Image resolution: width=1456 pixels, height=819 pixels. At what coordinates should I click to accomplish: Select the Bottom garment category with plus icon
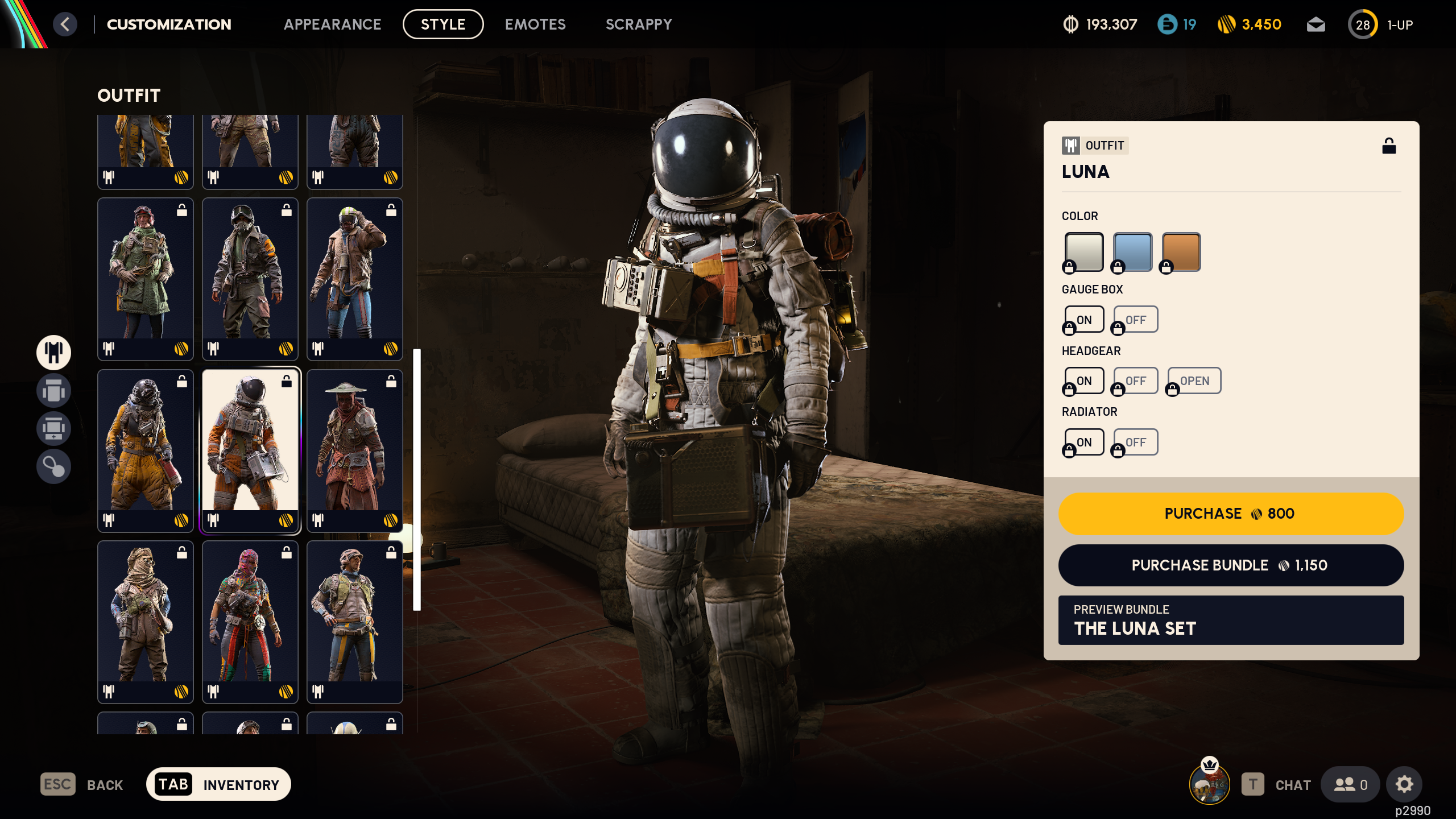(x=53, y=429)
